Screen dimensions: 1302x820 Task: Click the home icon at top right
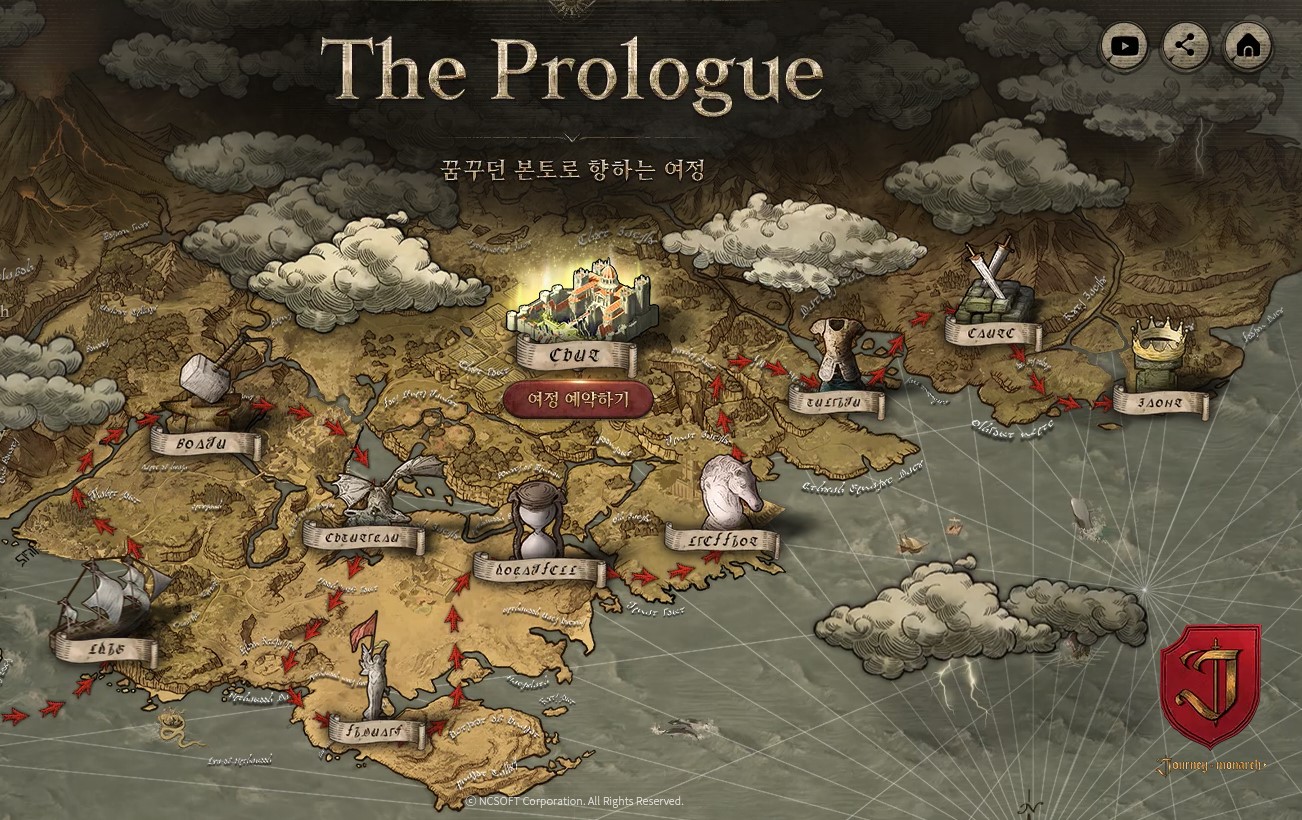1247,45
